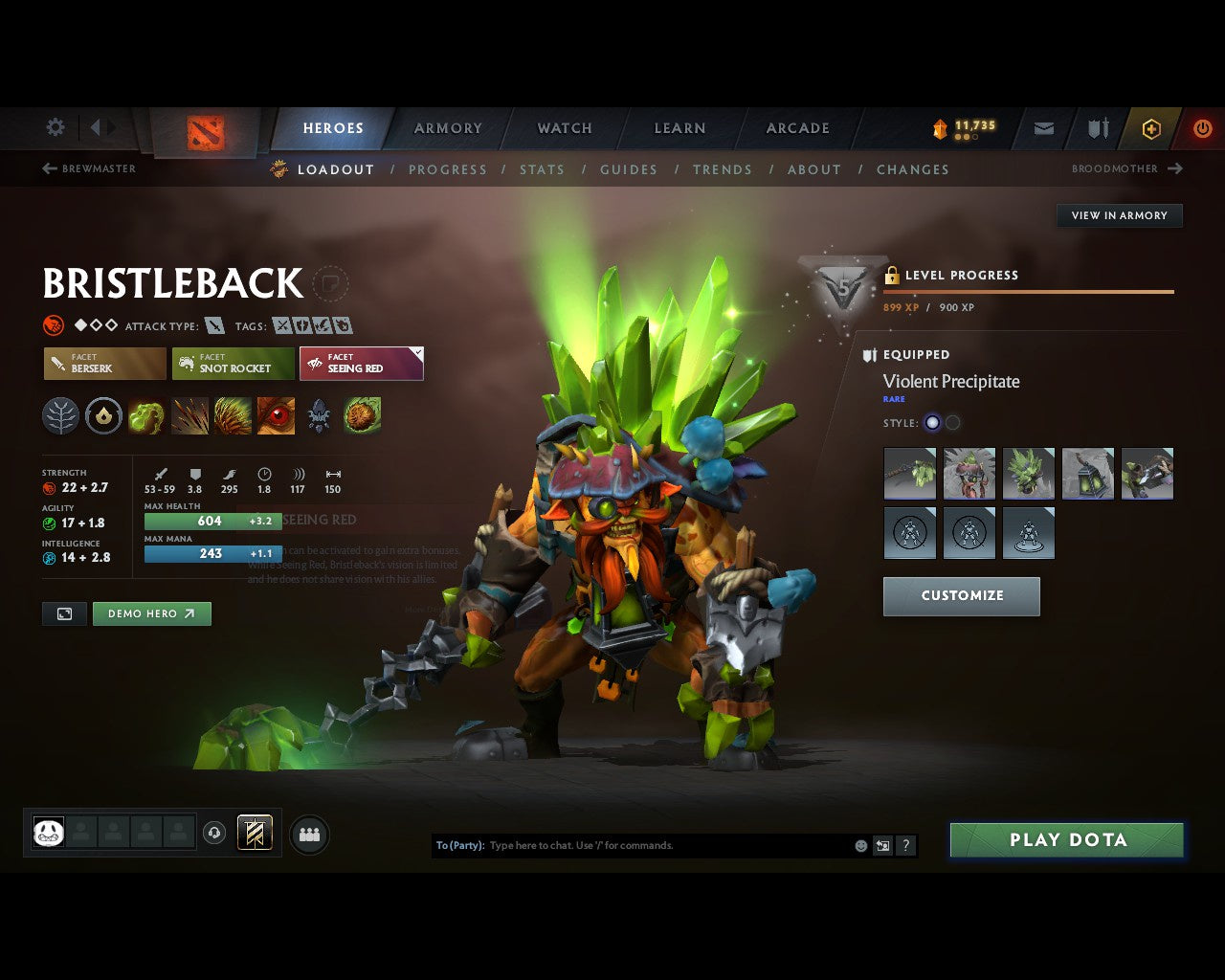Screen dimensions: 1225x980
Task: Open the WATCH menu item
Action: click(564, 127)
